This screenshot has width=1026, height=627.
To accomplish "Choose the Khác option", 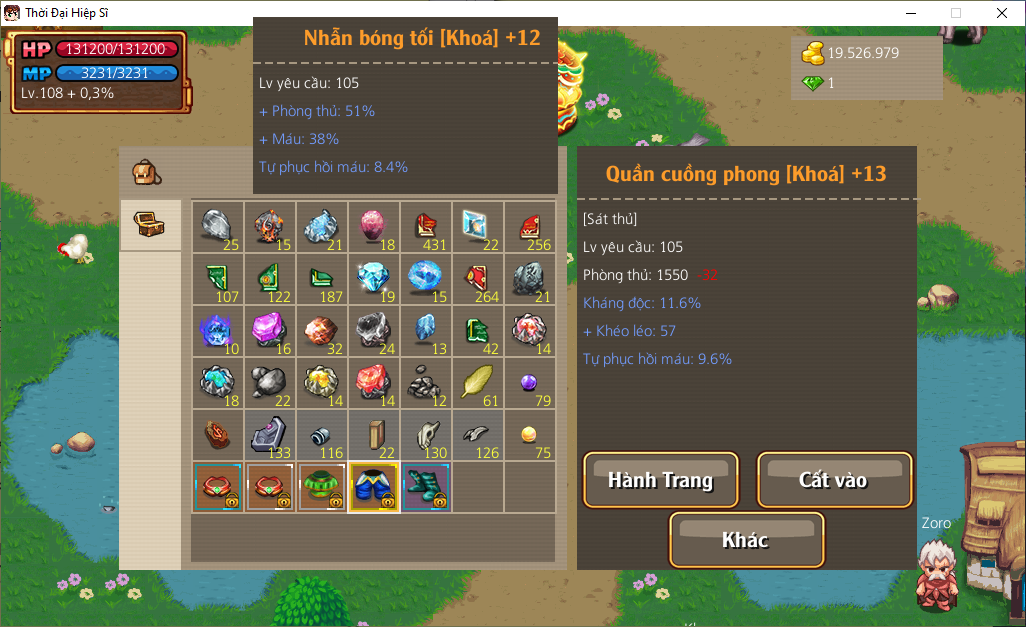I will [x=746, y=540].
